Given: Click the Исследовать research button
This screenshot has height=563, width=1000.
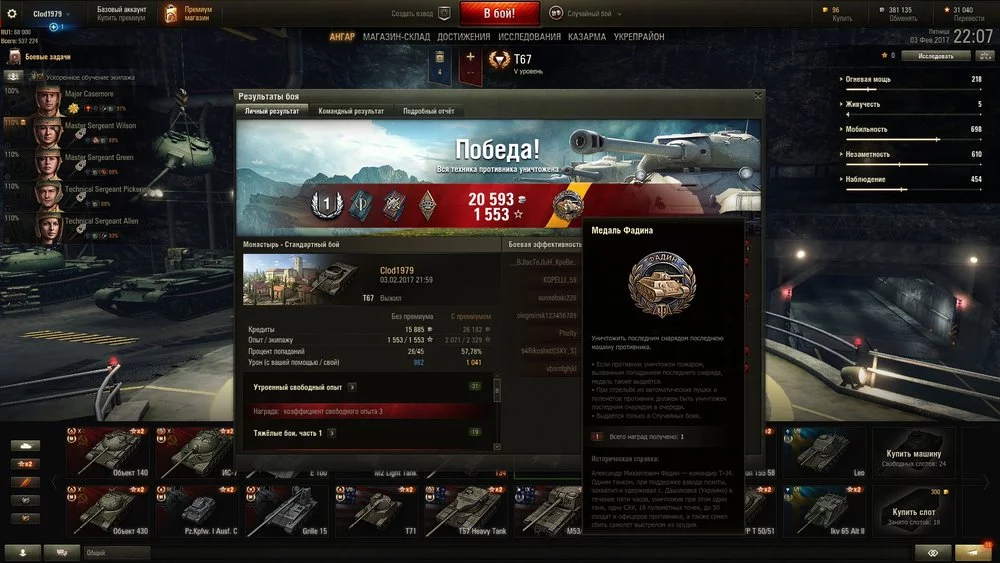Looking at the screenshot, I should coord(935,56).
